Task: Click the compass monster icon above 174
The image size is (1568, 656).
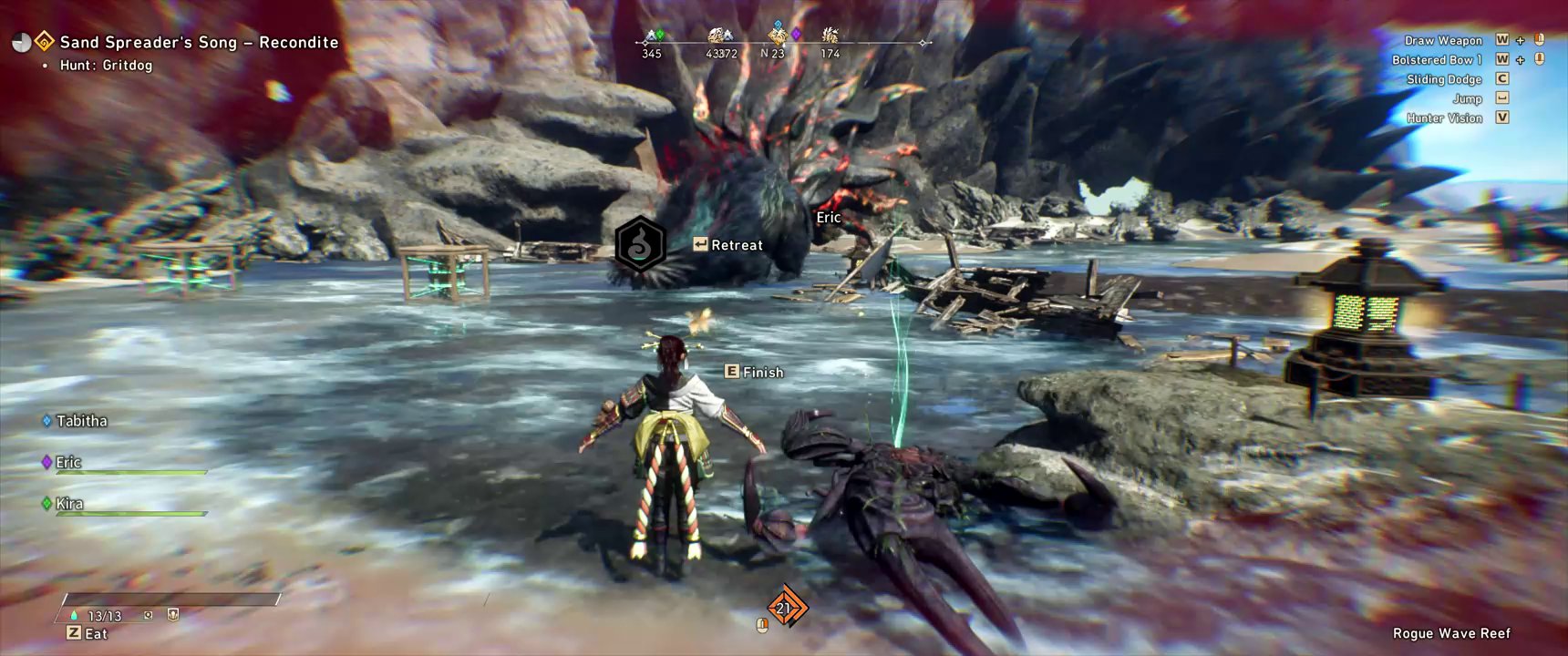Action: 830,36
